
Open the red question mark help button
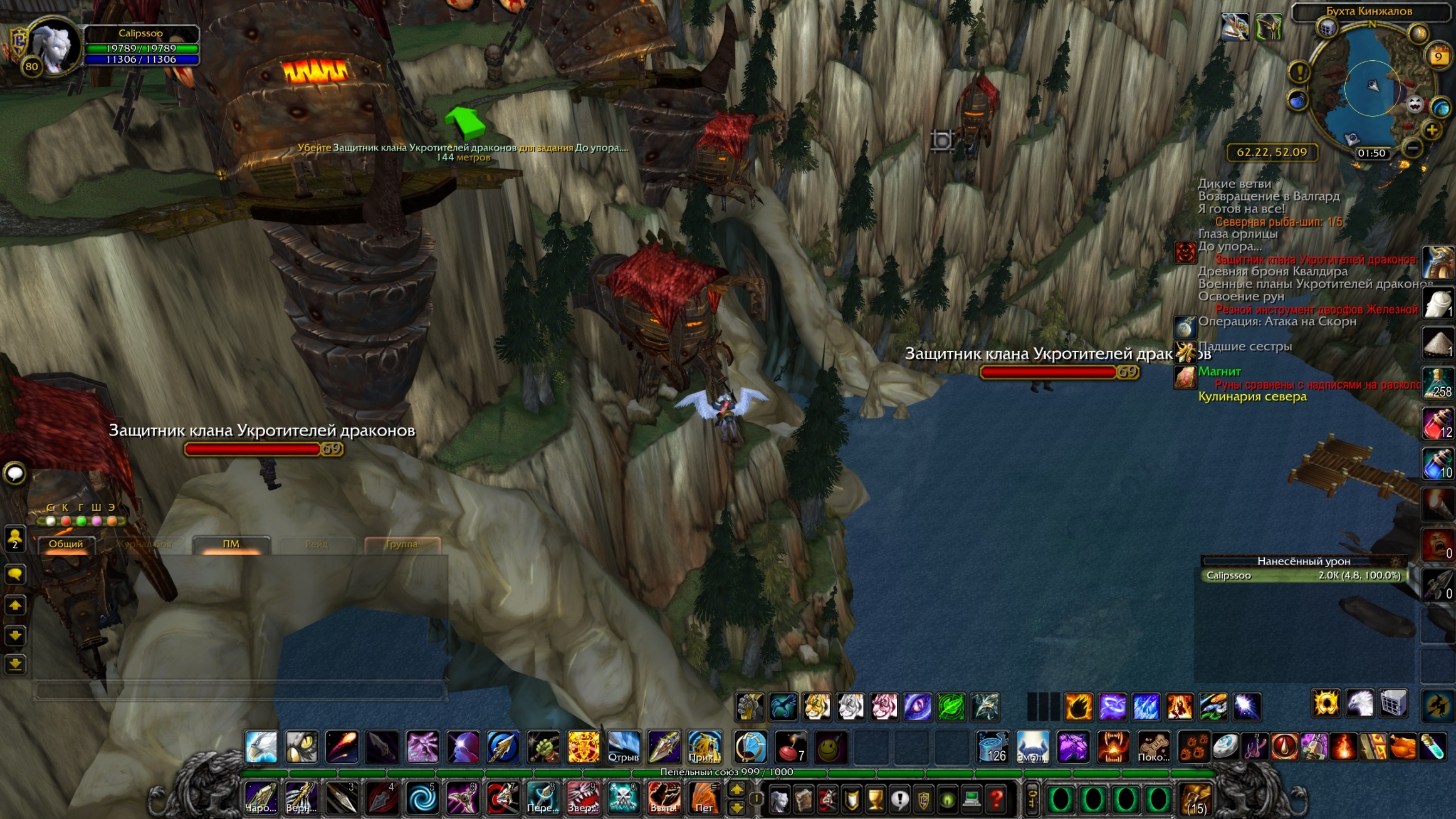(996, 799)
